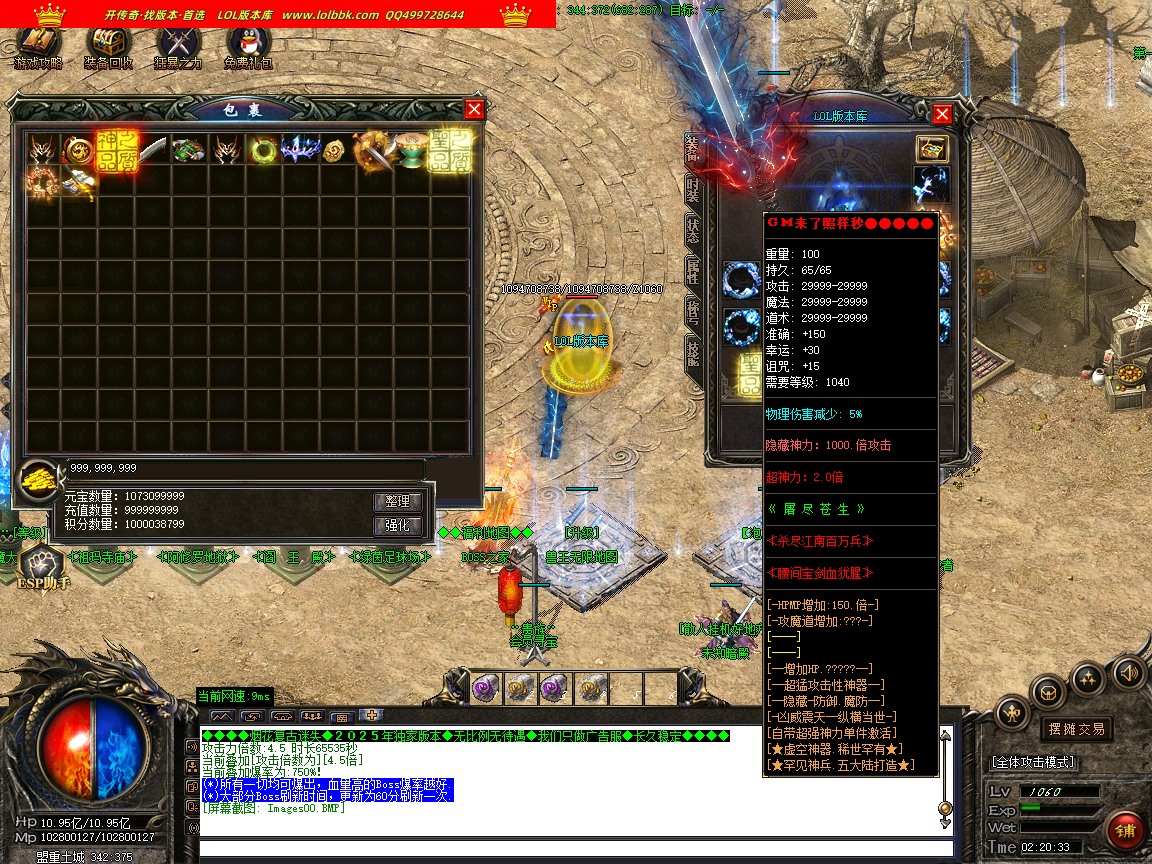Close the 包裹 inventory window

474,109
